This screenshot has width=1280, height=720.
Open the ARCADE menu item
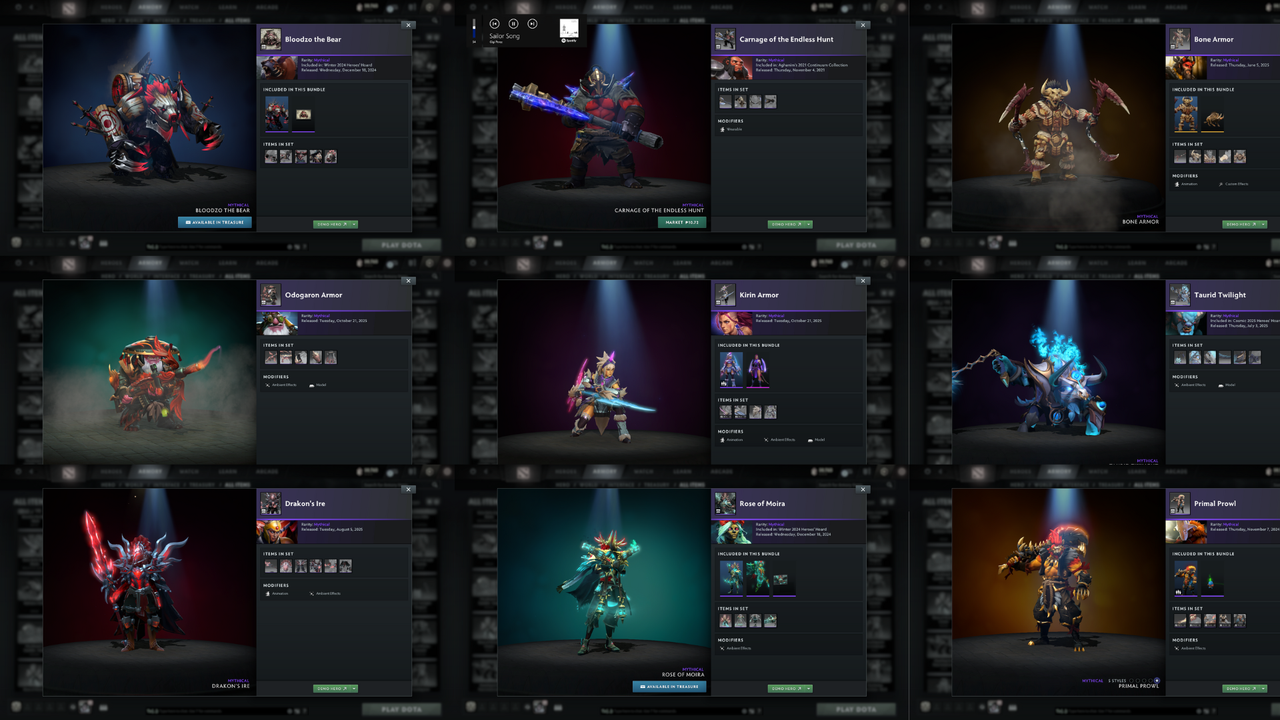click(x=266, y=7)
